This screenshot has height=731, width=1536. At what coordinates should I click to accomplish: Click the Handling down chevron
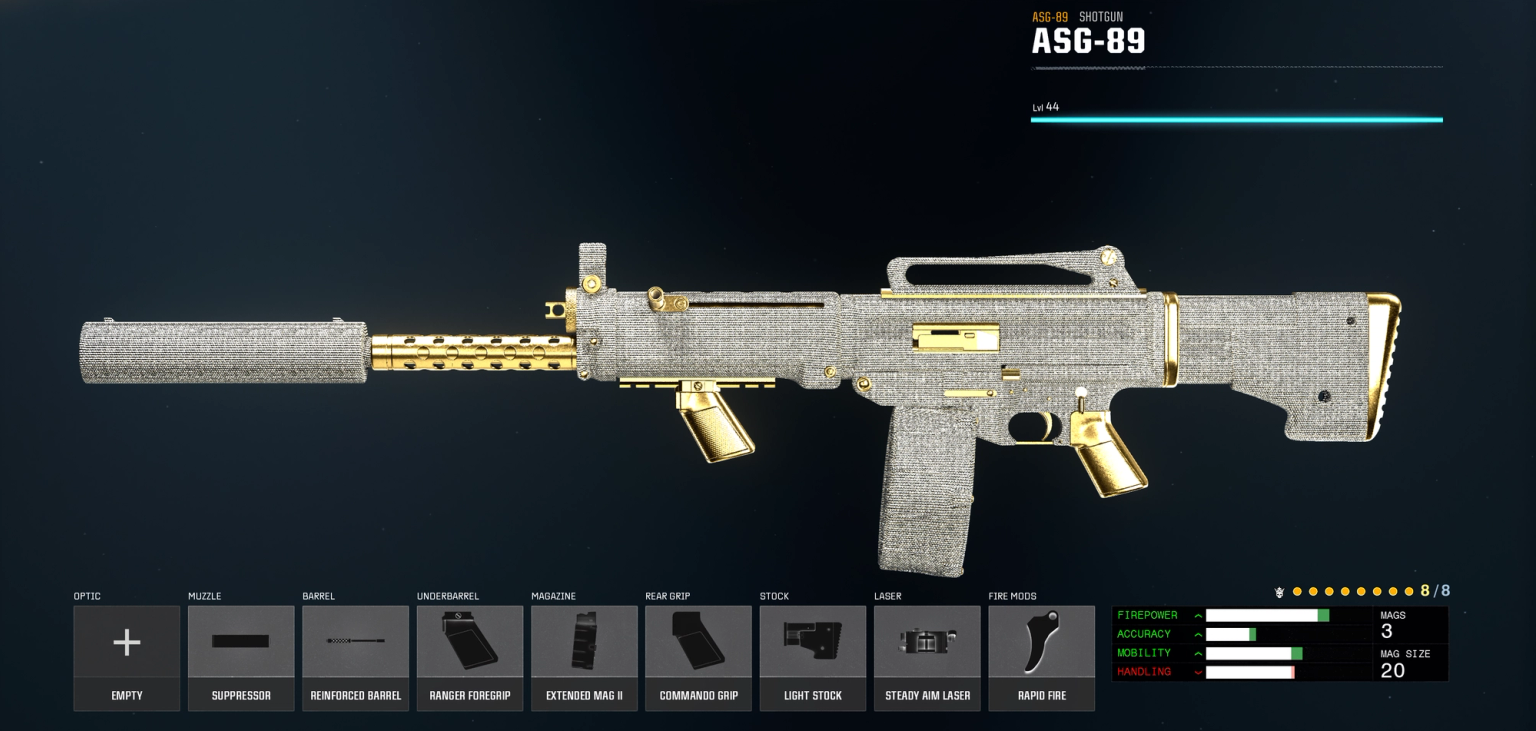point(1197,672)
